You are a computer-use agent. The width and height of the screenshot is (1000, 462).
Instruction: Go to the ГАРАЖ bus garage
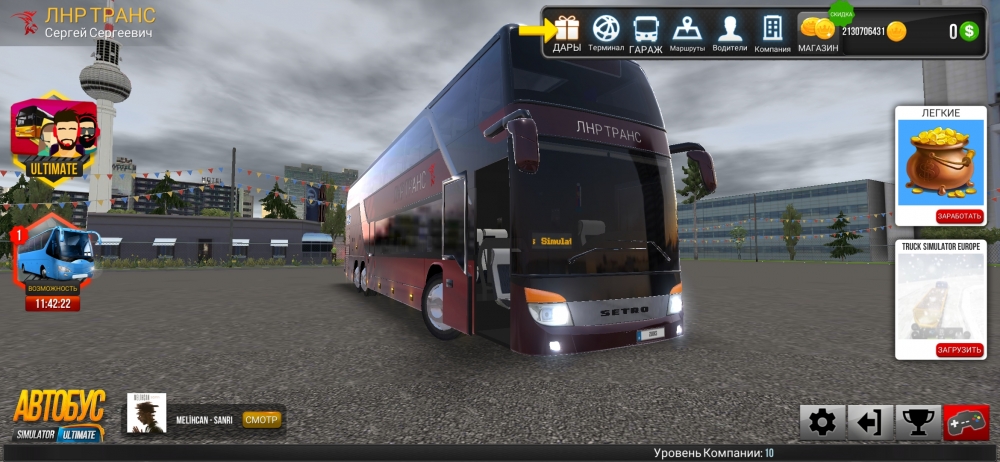[646, 32]
